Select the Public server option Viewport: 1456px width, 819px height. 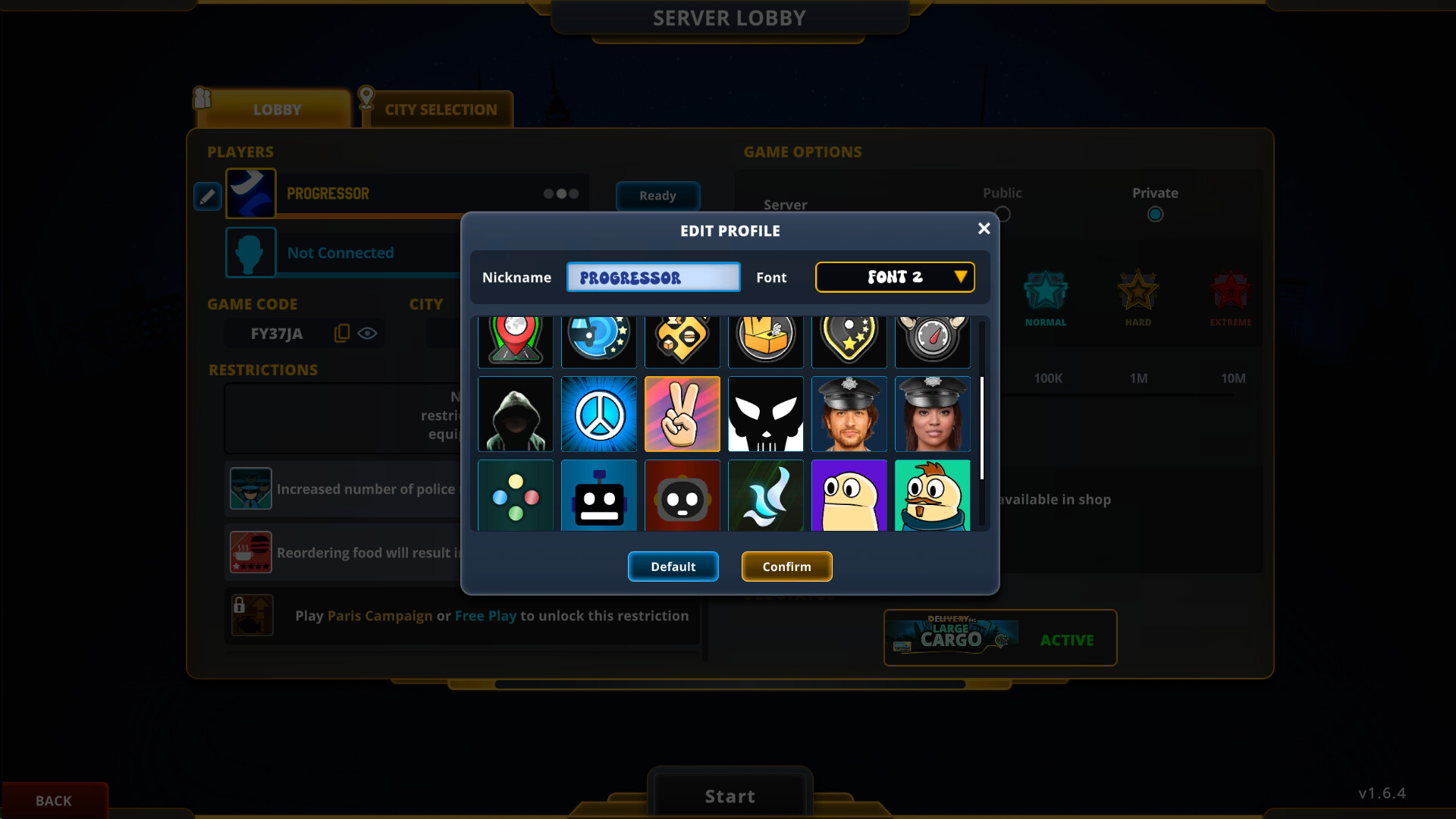point(1003,214)
